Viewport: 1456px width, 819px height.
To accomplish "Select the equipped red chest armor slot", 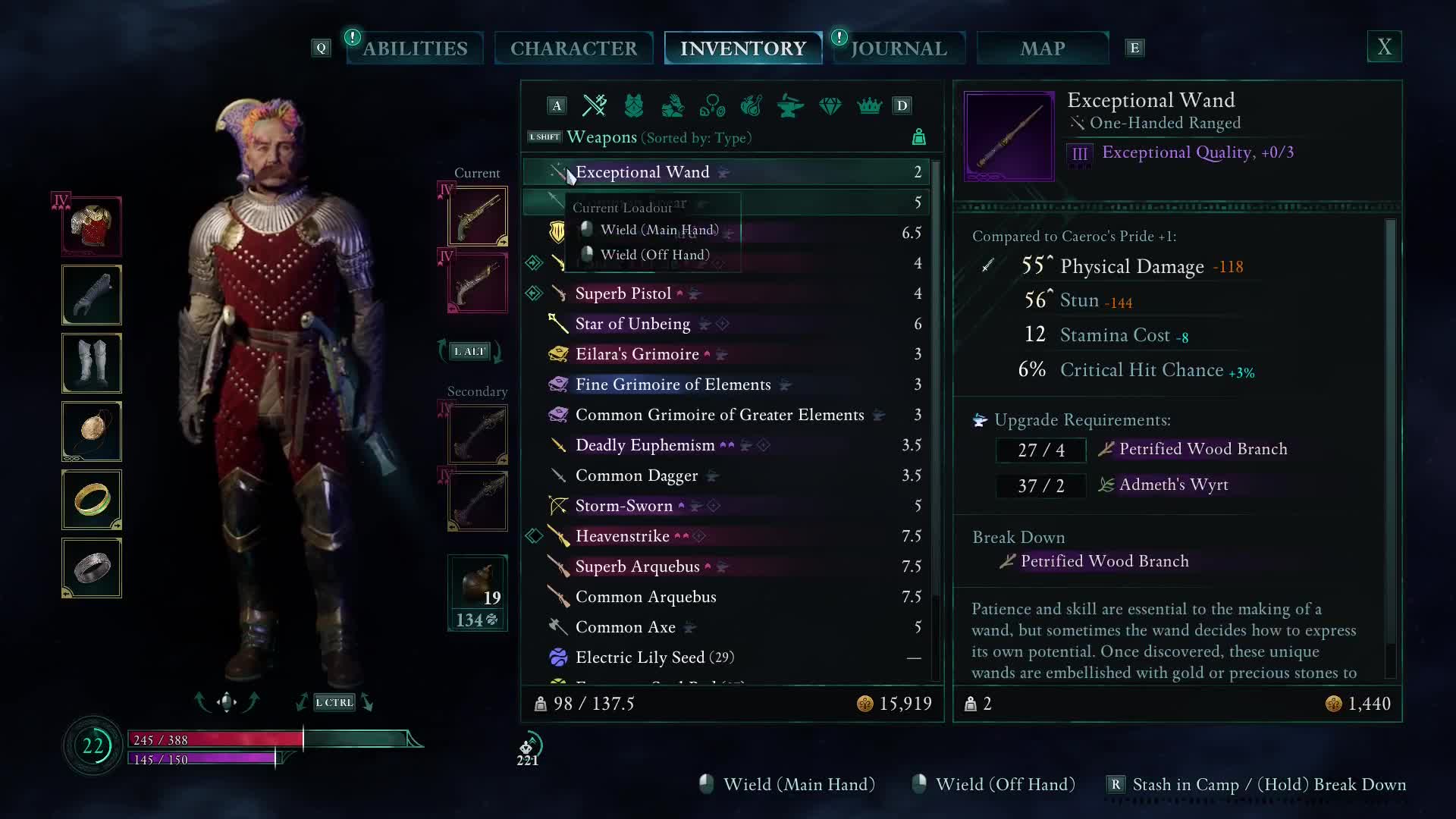I will 92,226.
